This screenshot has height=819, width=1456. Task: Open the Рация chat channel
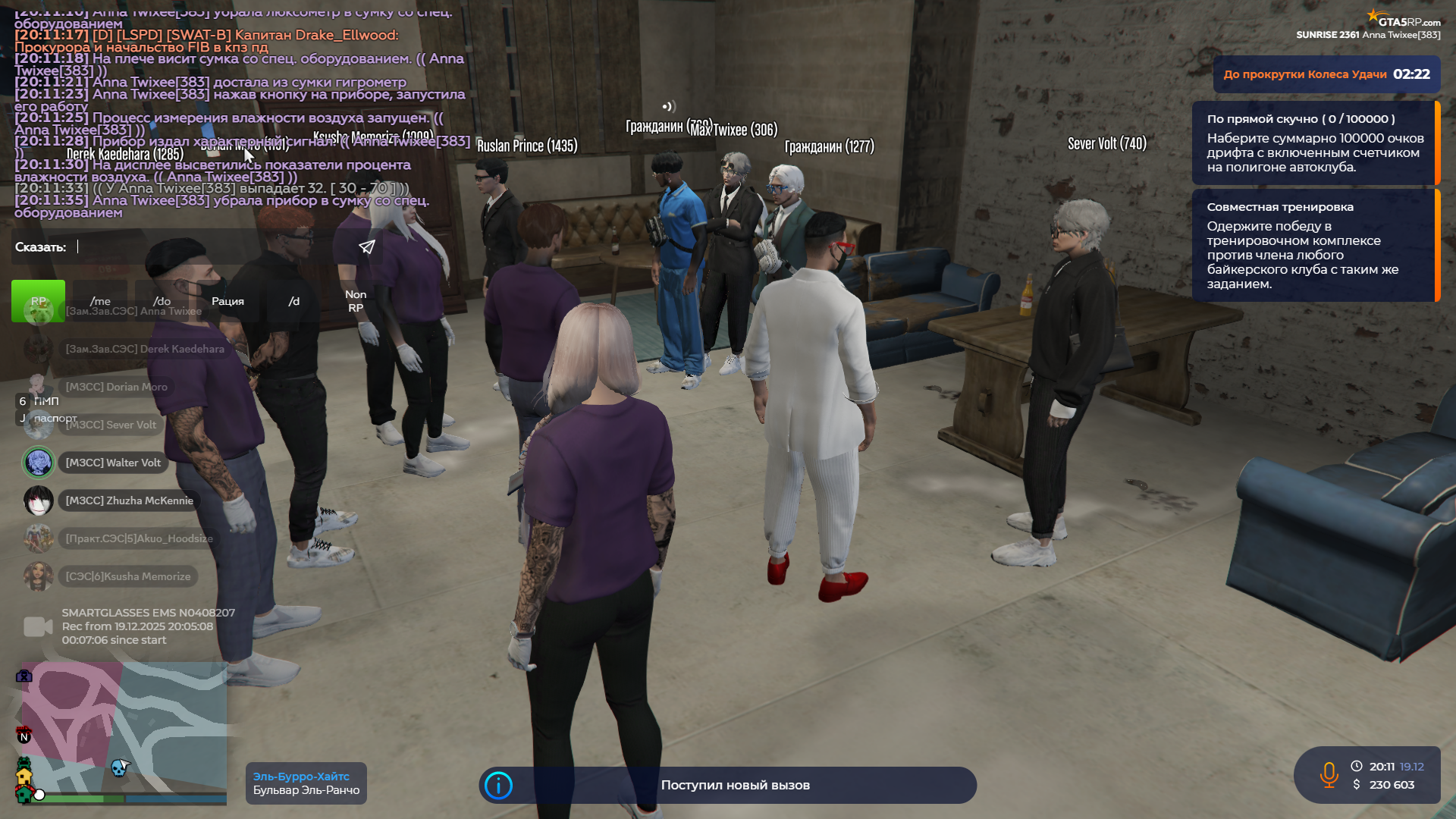click(x=228, y=301)
